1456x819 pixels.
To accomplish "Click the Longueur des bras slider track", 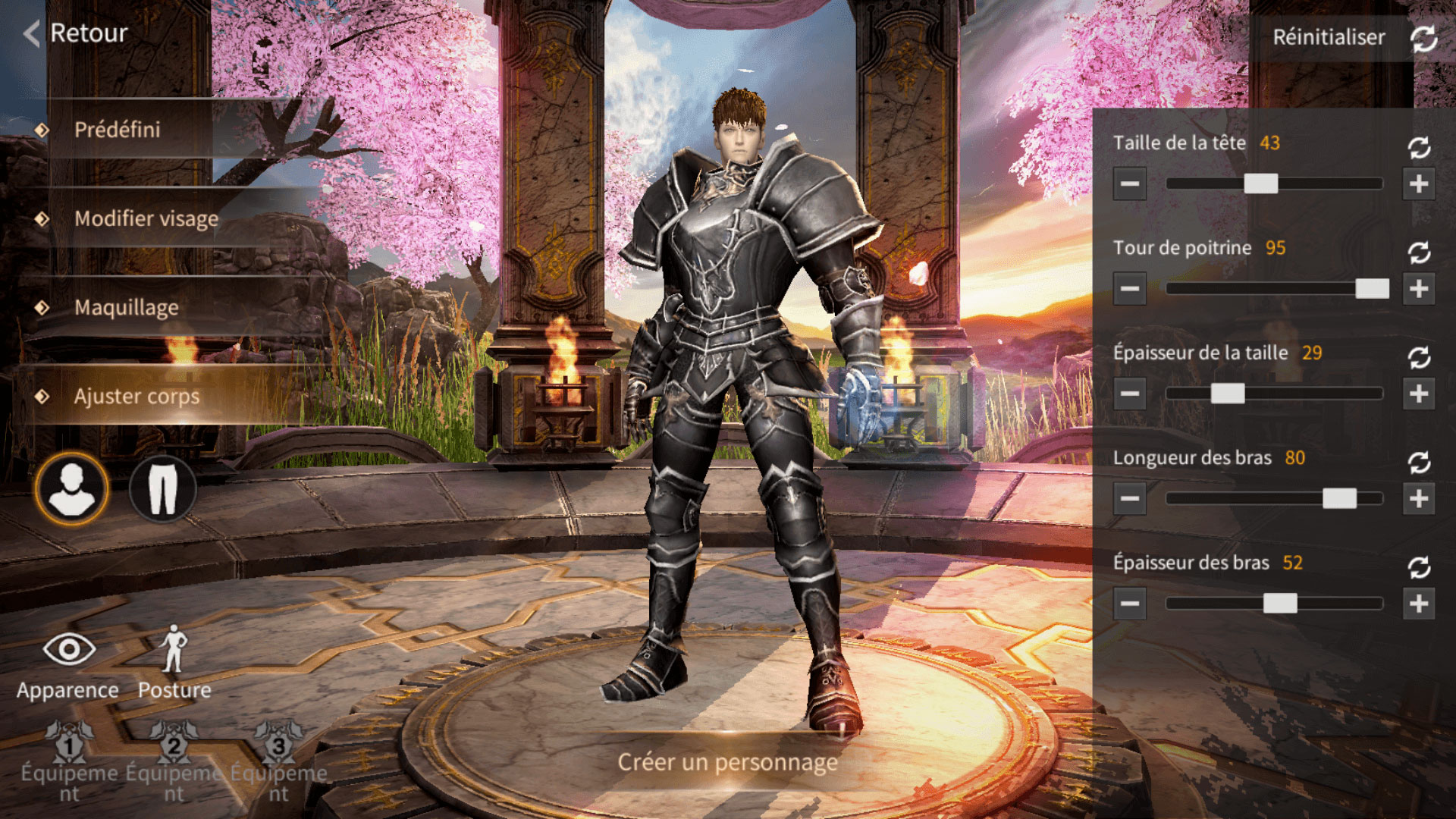I will coord(1274,498).
